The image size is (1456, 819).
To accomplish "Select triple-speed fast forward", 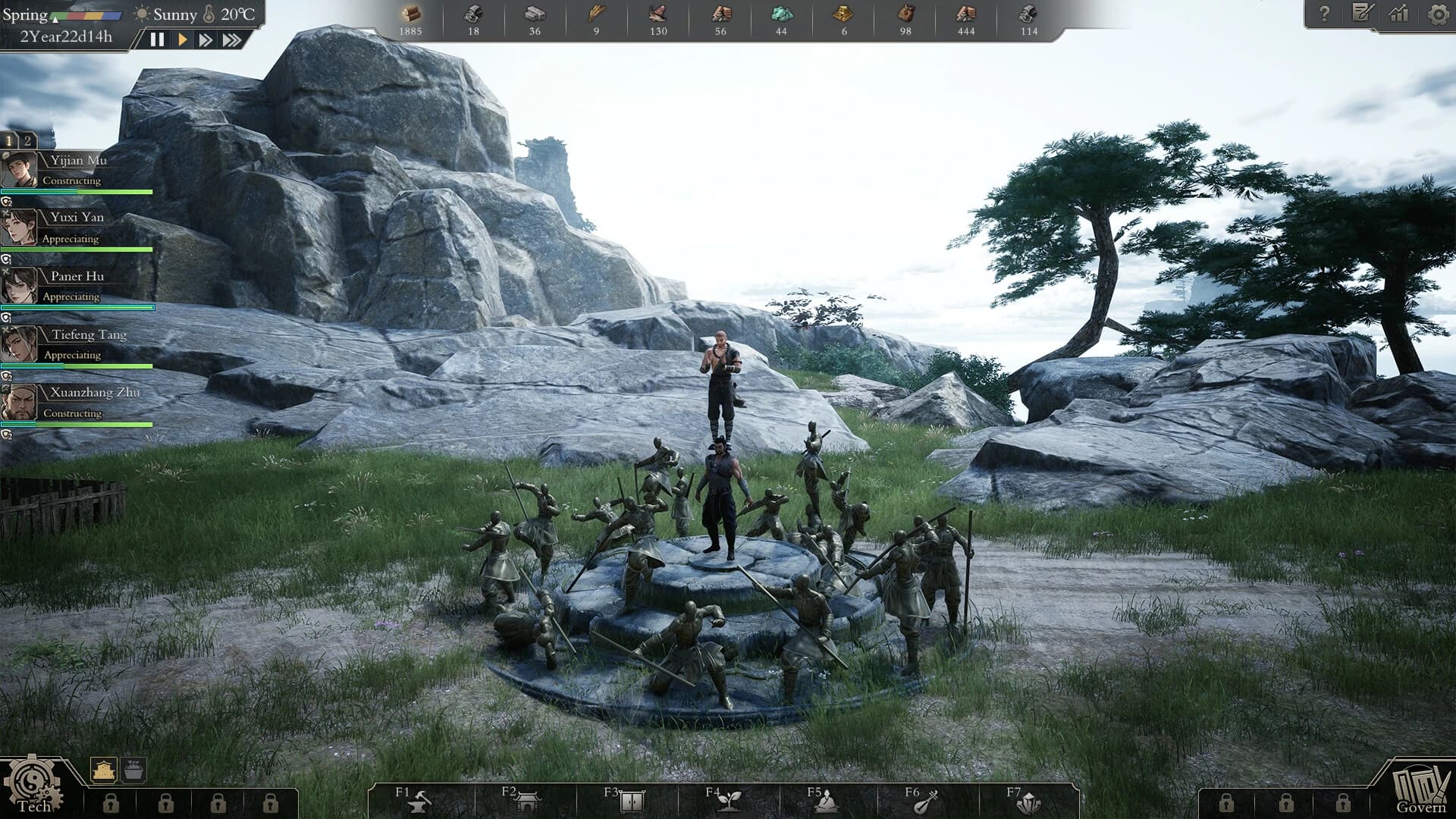I will point(230,40).
